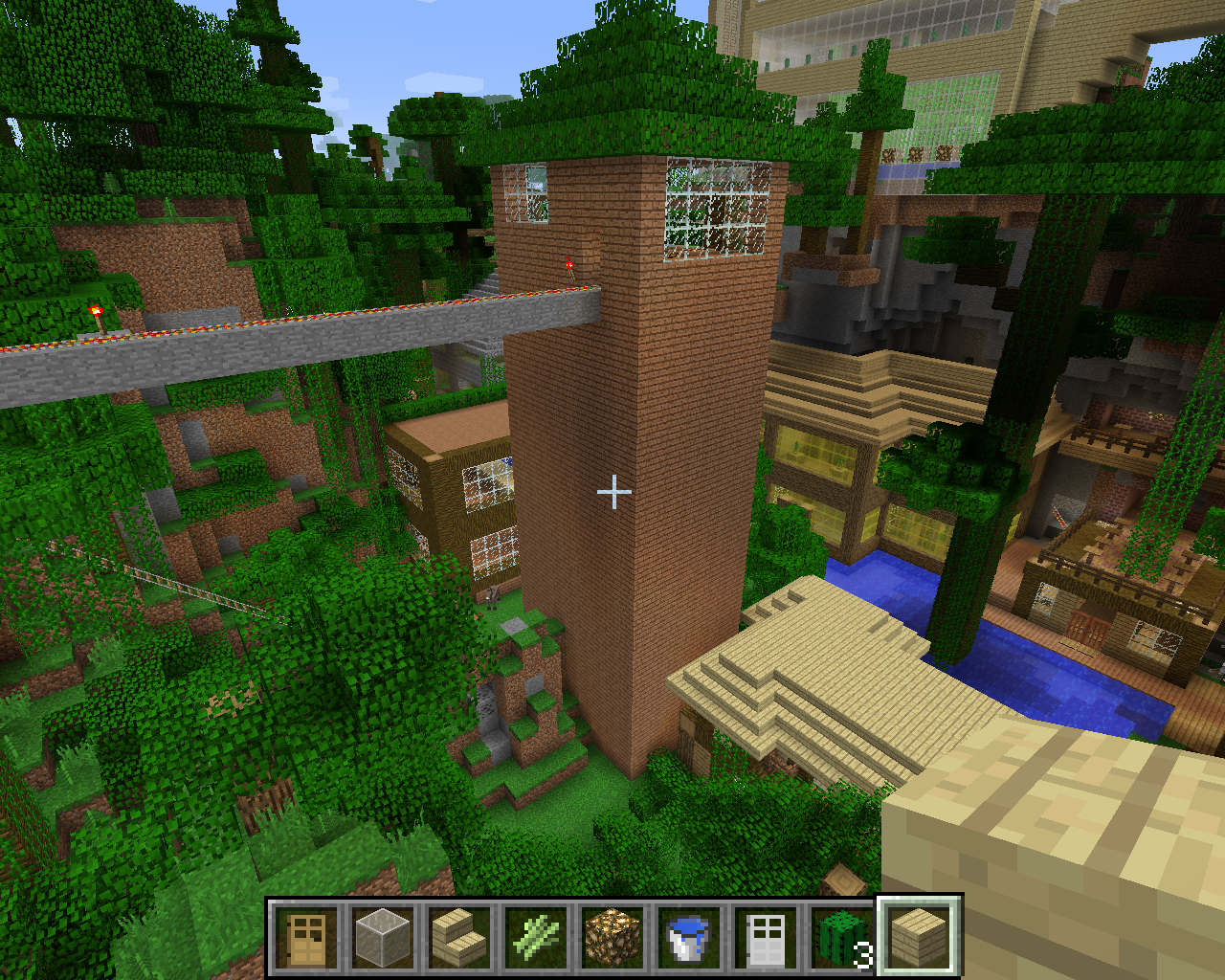Choose the glass block in the hotbar
This screenshot has width=1225, height=980.
pos(384,937)
